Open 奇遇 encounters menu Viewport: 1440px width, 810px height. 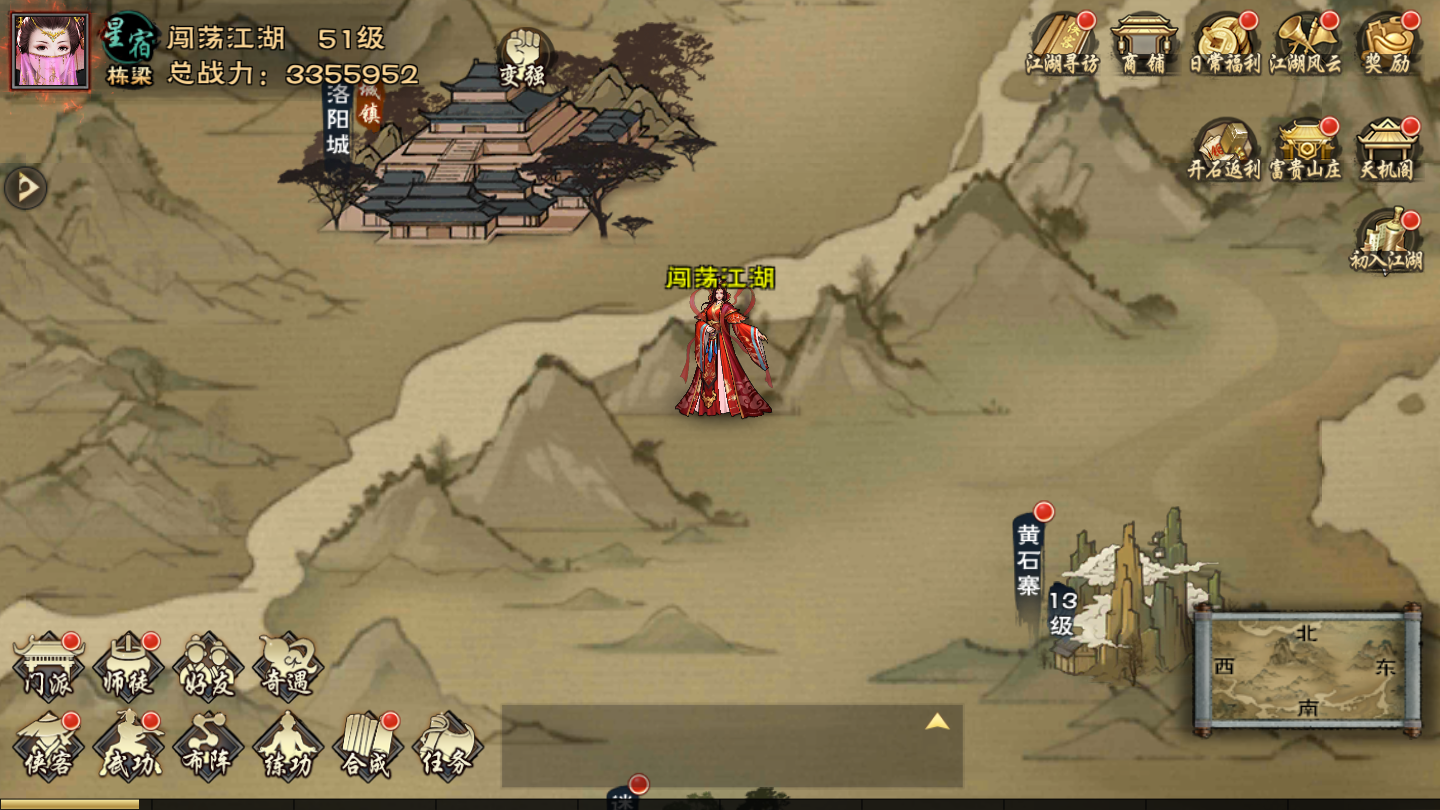click(x=288, y=667)
